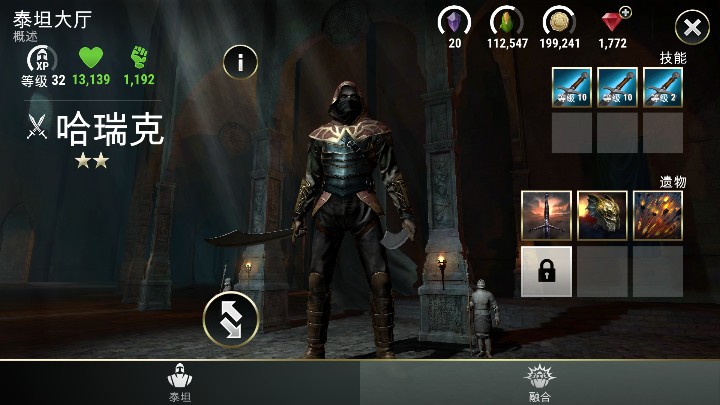Open the info button for this titan
The width and height of the screenshot is (720, 405).
coord(240,61)
